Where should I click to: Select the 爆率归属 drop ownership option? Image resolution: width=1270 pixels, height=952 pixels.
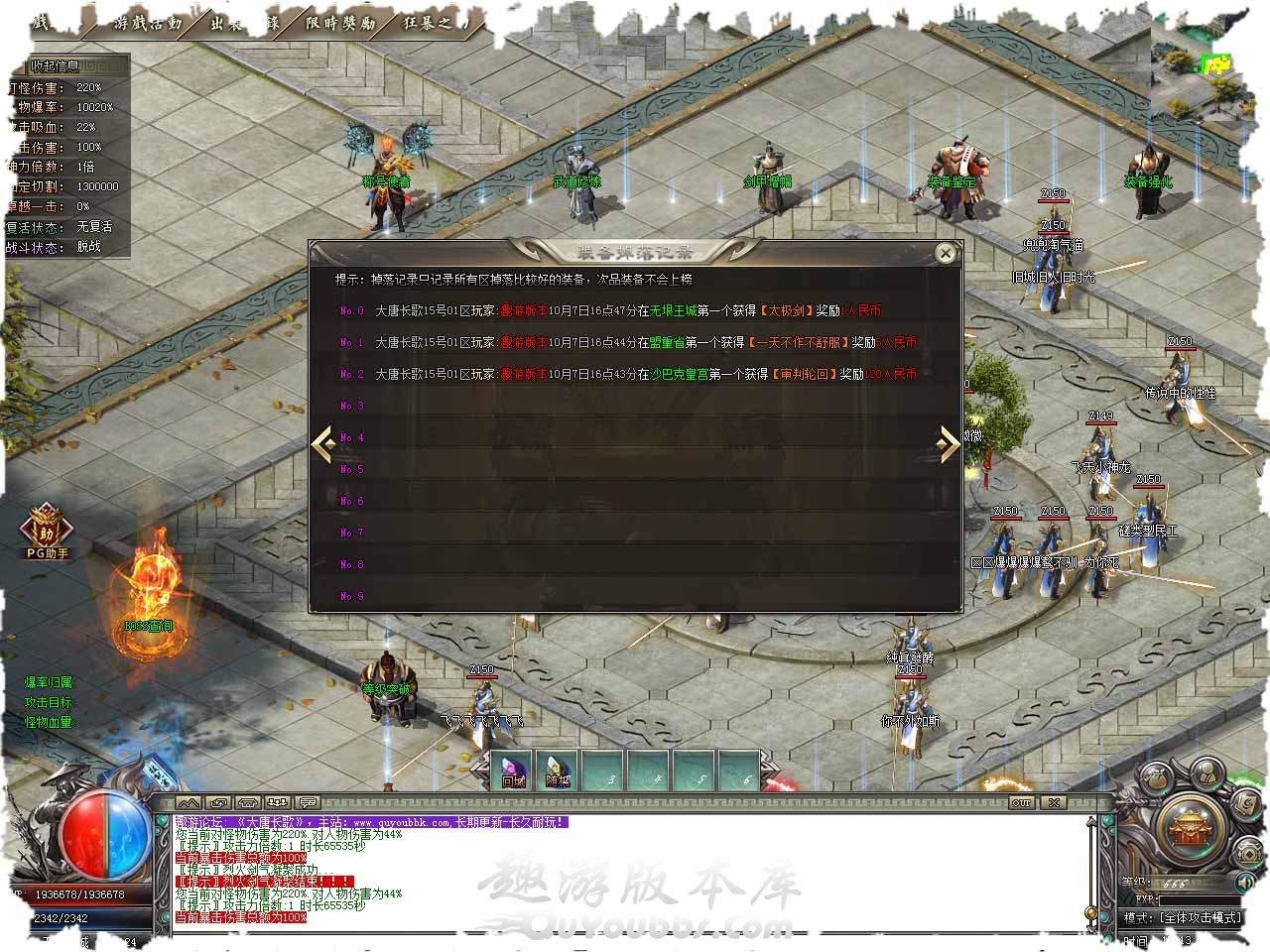(49, 682)
